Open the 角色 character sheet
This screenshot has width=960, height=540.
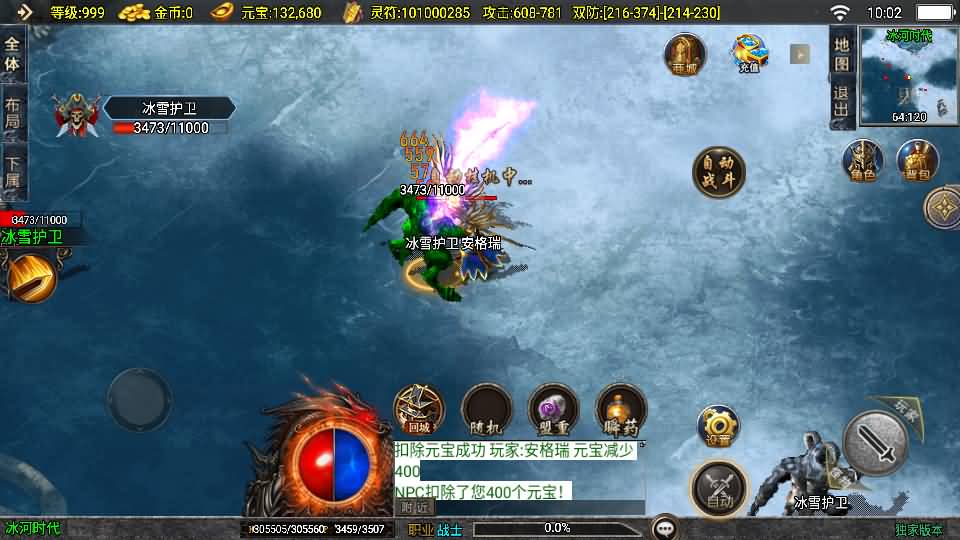(x=862, y=162)
